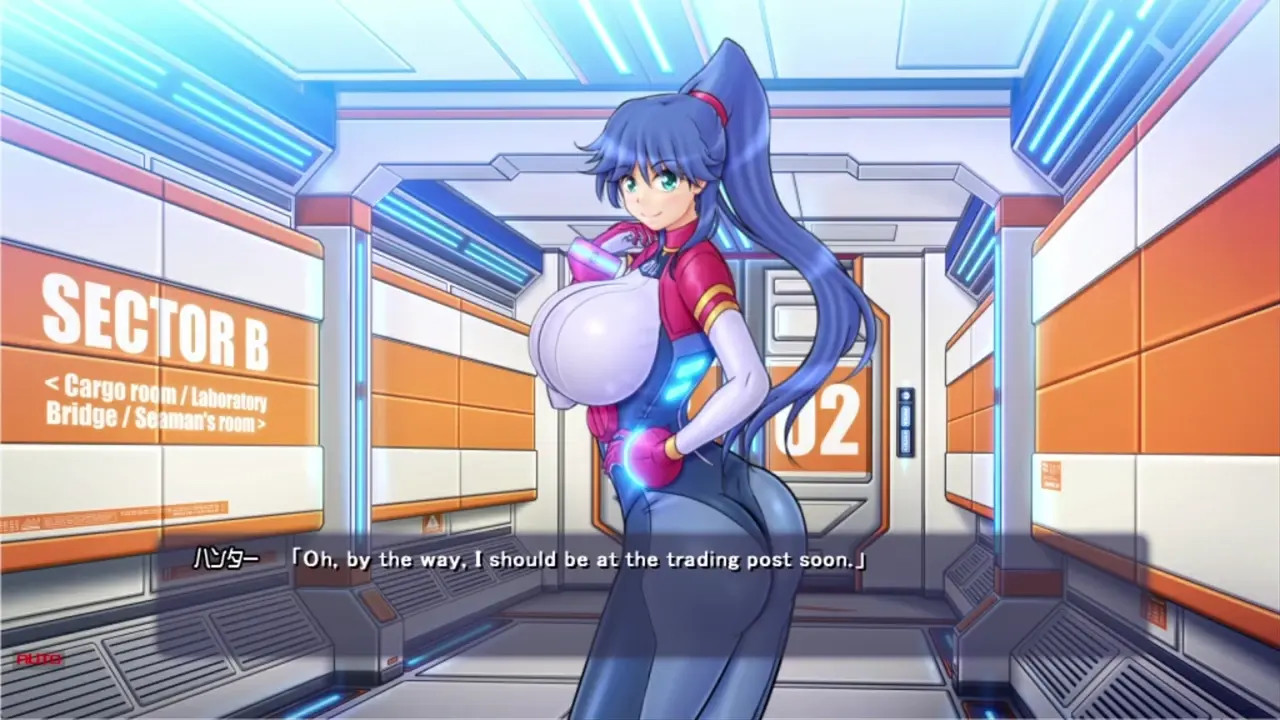
Task: Click the dialogue message window to continue
Action: (640, 560)
